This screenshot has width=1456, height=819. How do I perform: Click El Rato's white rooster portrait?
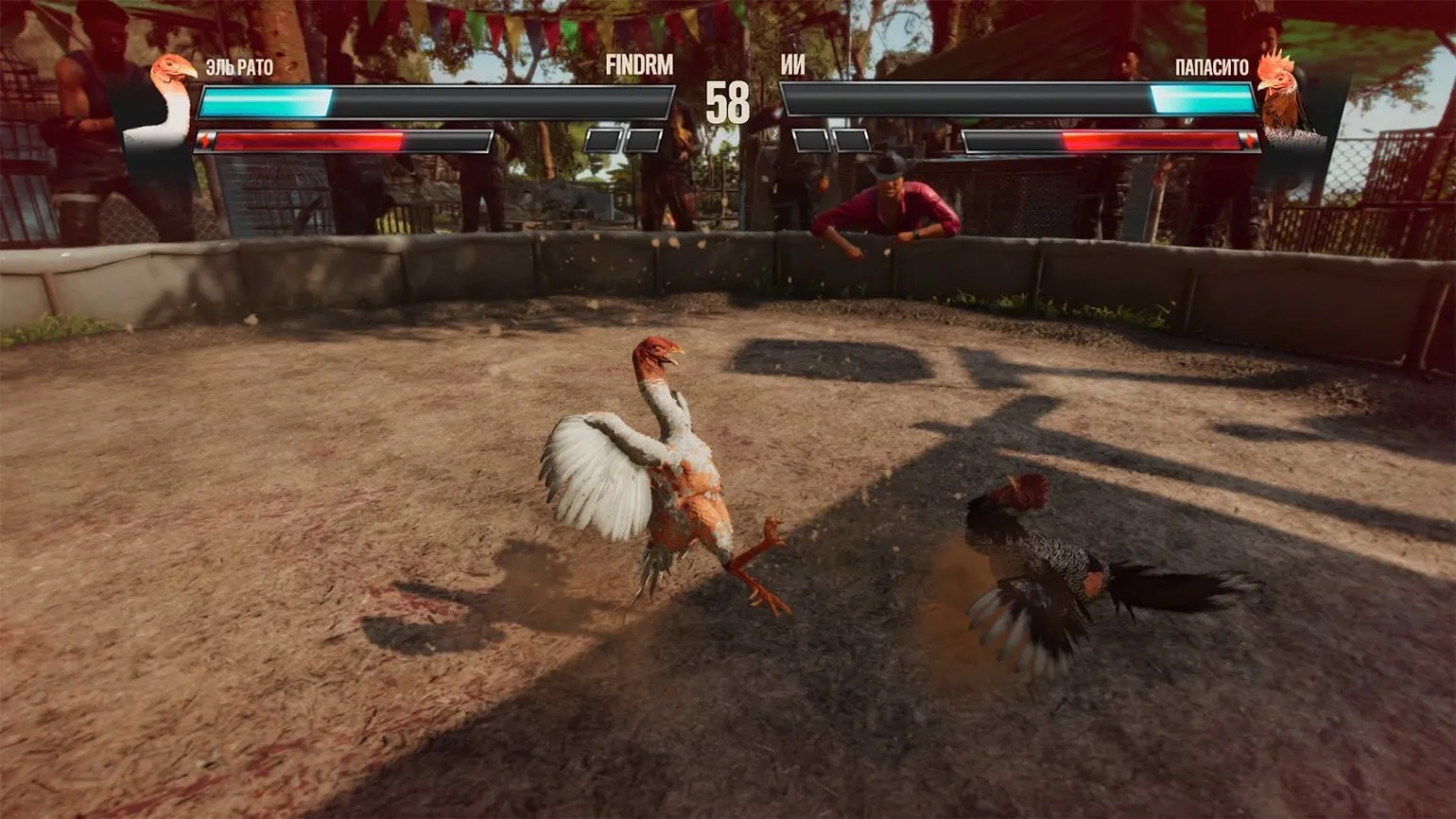(x=168, y=99)
